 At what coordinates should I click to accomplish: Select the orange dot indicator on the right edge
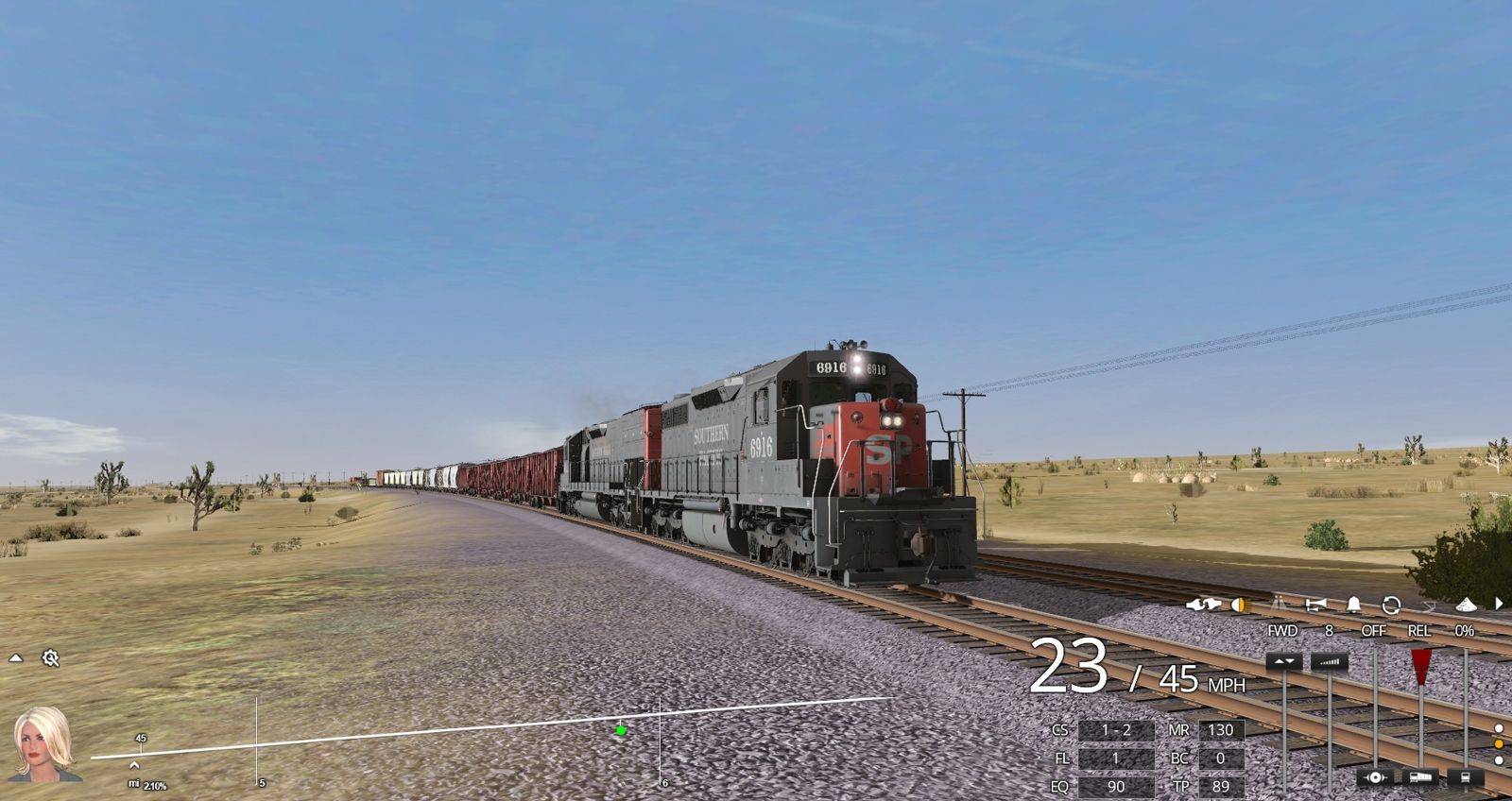point(1499,744)
